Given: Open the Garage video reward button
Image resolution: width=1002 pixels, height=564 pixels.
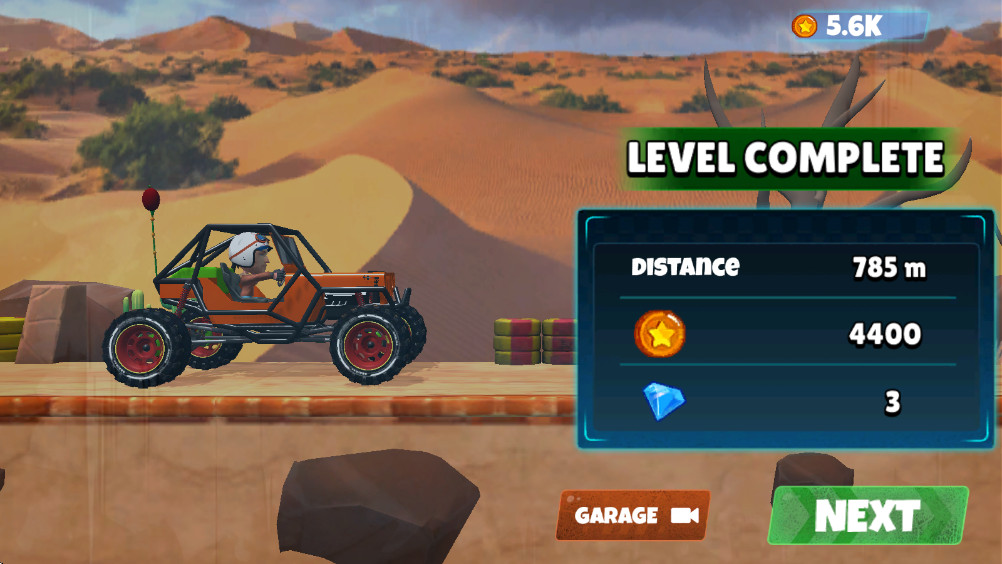Looking at the screenshot, I should tap(634, 516).
